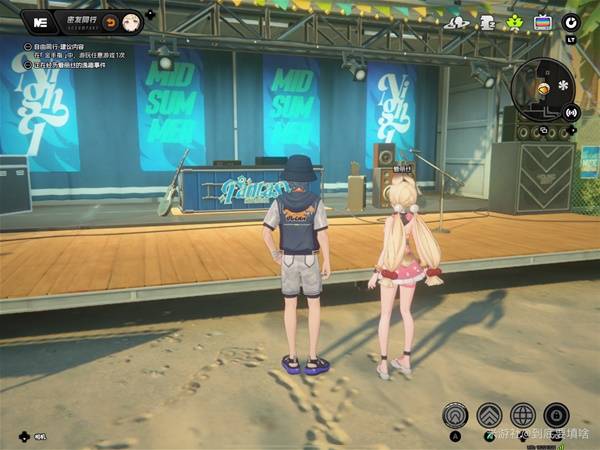
Task: Select the companion character portrait
Action: click(x=131, y=21)
